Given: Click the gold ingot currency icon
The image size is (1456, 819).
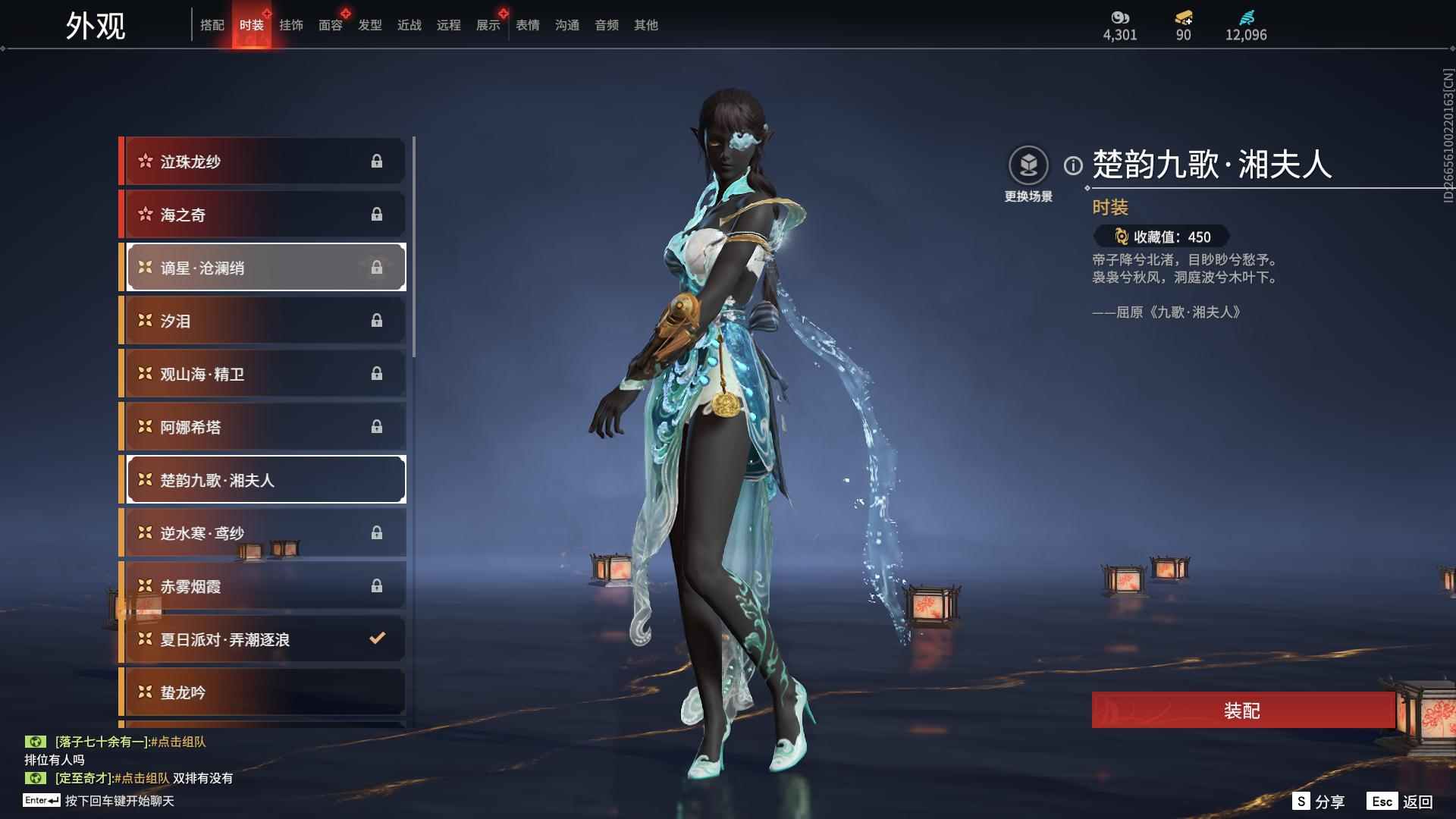Looking at the screenshot, I should point(1183,17).
